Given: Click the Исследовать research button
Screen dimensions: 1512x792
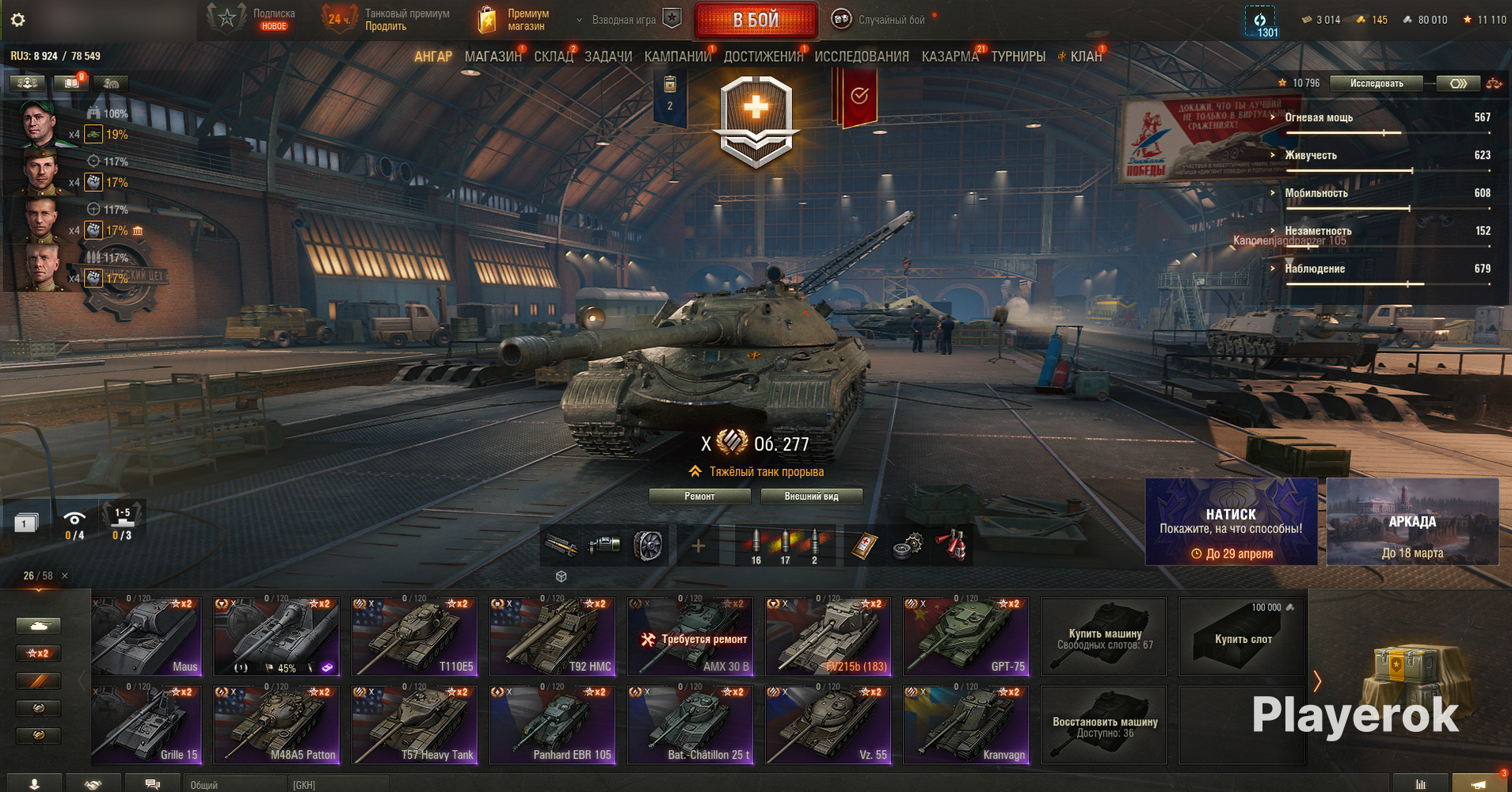Looking at the screenshot, I should (x=1376, y=83).
